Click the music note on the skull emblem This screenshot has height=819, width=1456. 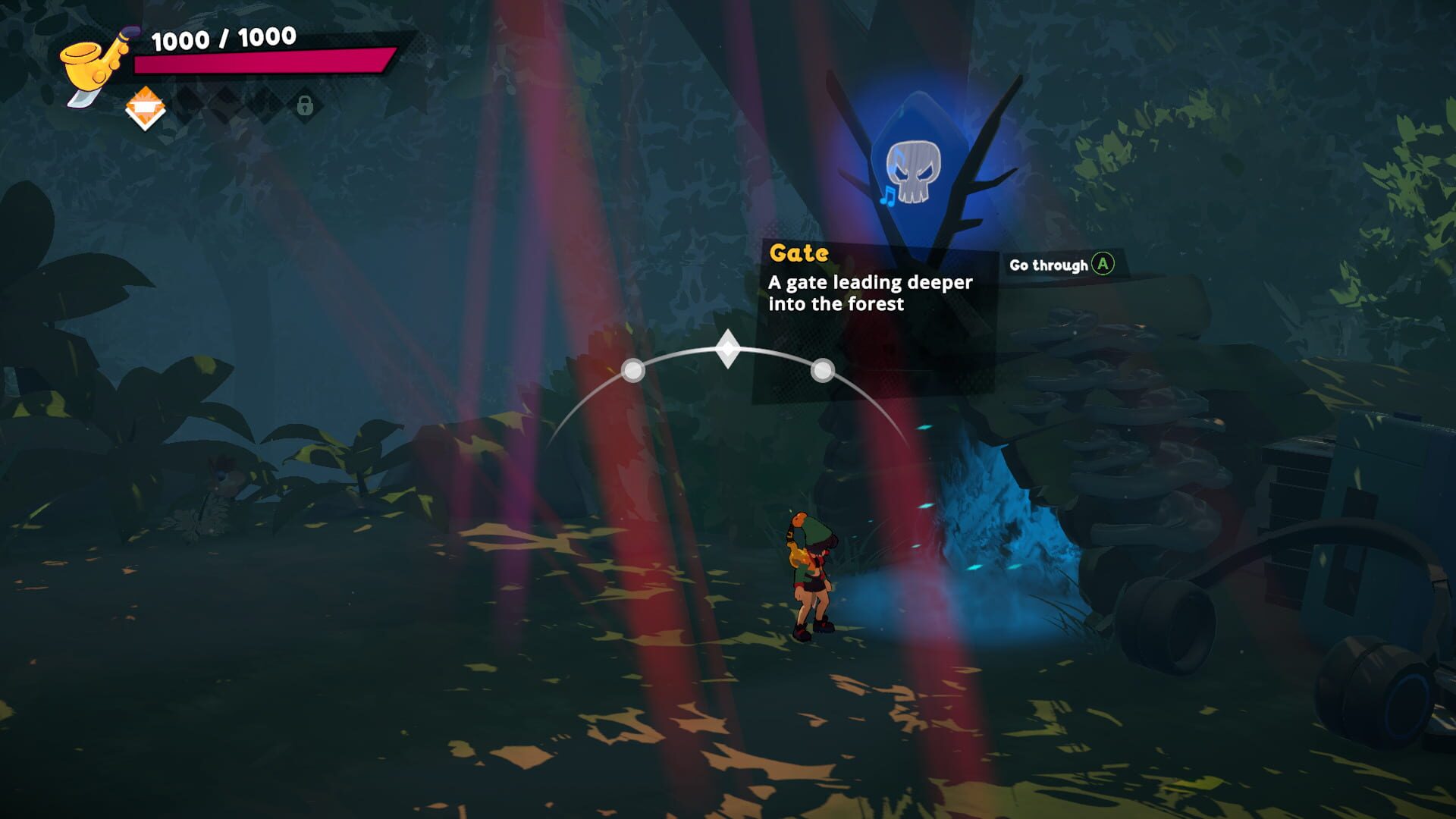click(887, 197)
